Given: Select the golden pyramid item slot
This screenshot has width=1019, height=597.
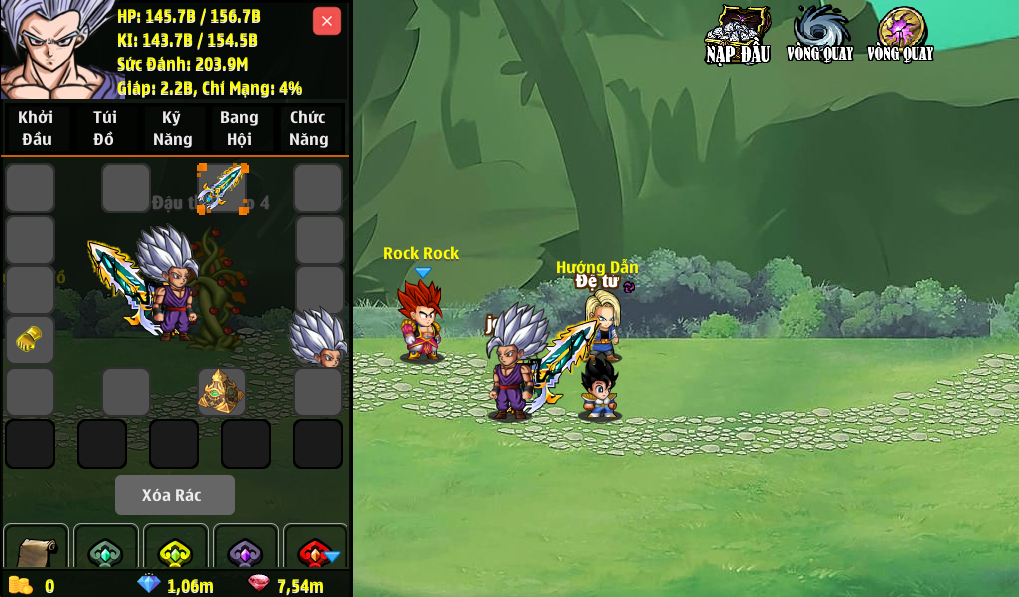Looking at the screenshot, I should pyautogui.click(x=221, y=391).
